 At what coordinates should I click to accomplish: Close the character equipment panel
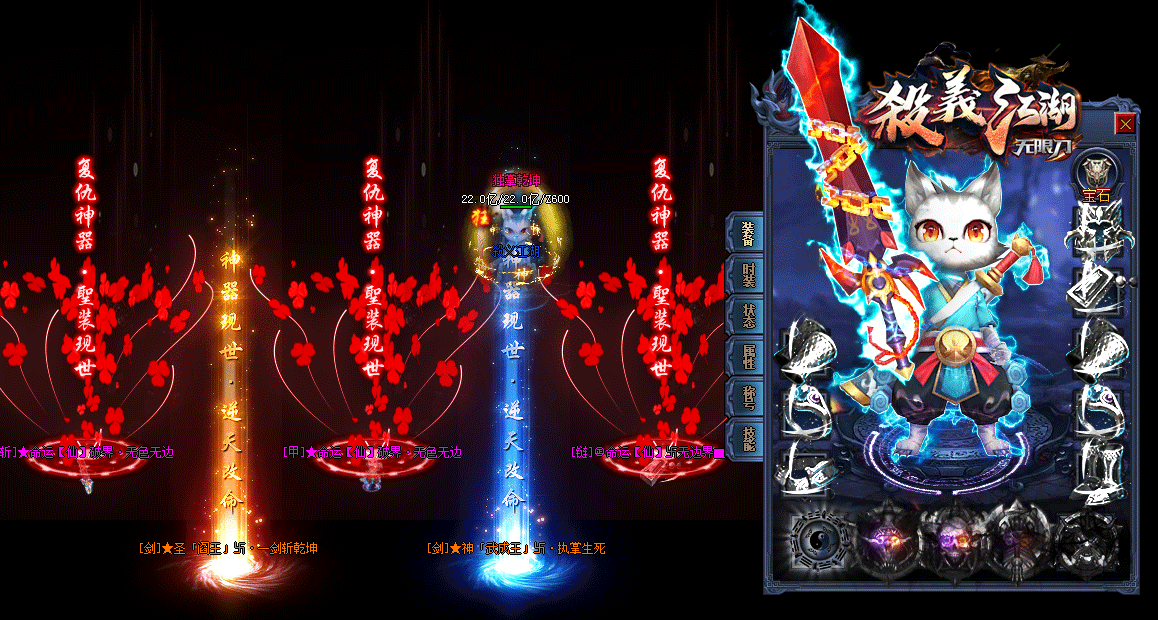1125,124
